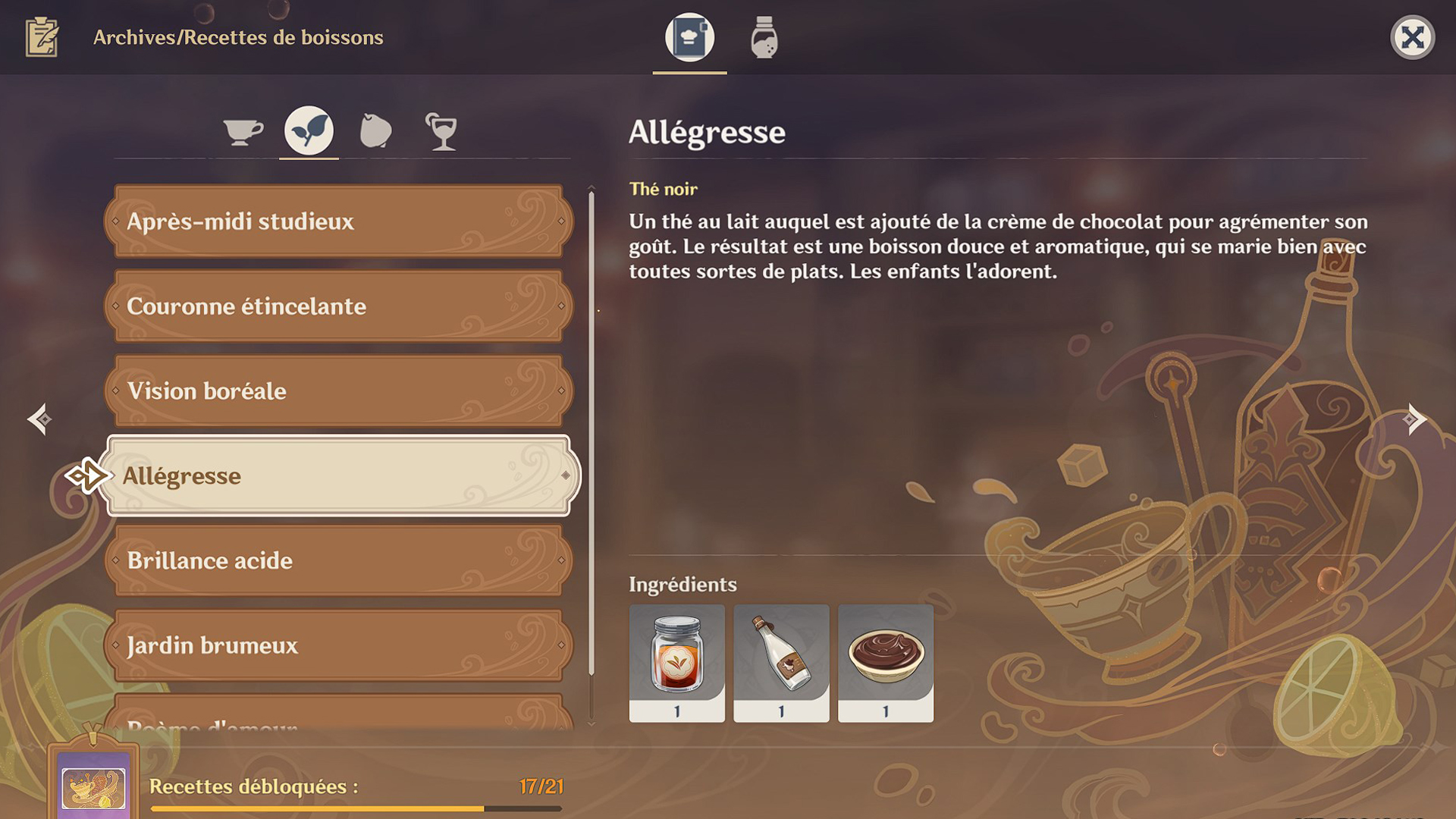The image size is (1456, 819).
Task: Open the fruit drinks category
Action: click(375, 130)
